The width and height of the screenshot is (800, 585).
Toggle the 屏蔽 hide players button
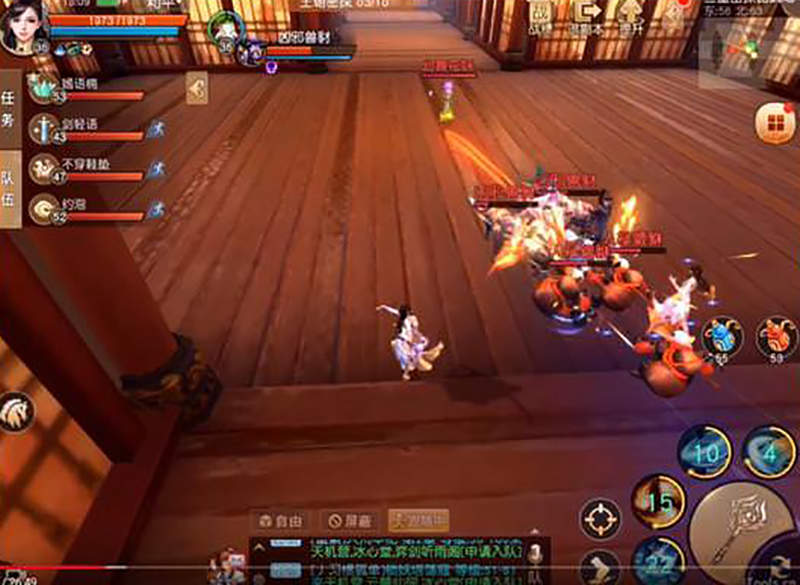tap(348, 521)
